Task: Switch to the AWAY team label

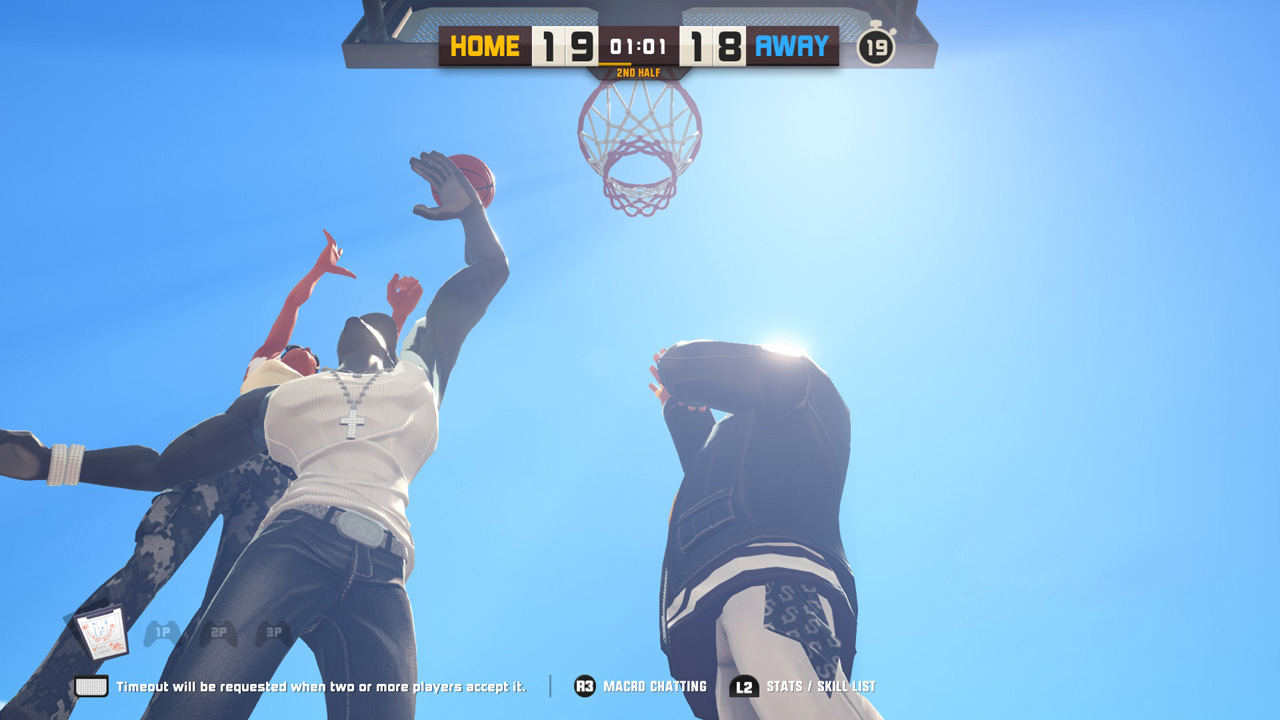Action: 794,46
